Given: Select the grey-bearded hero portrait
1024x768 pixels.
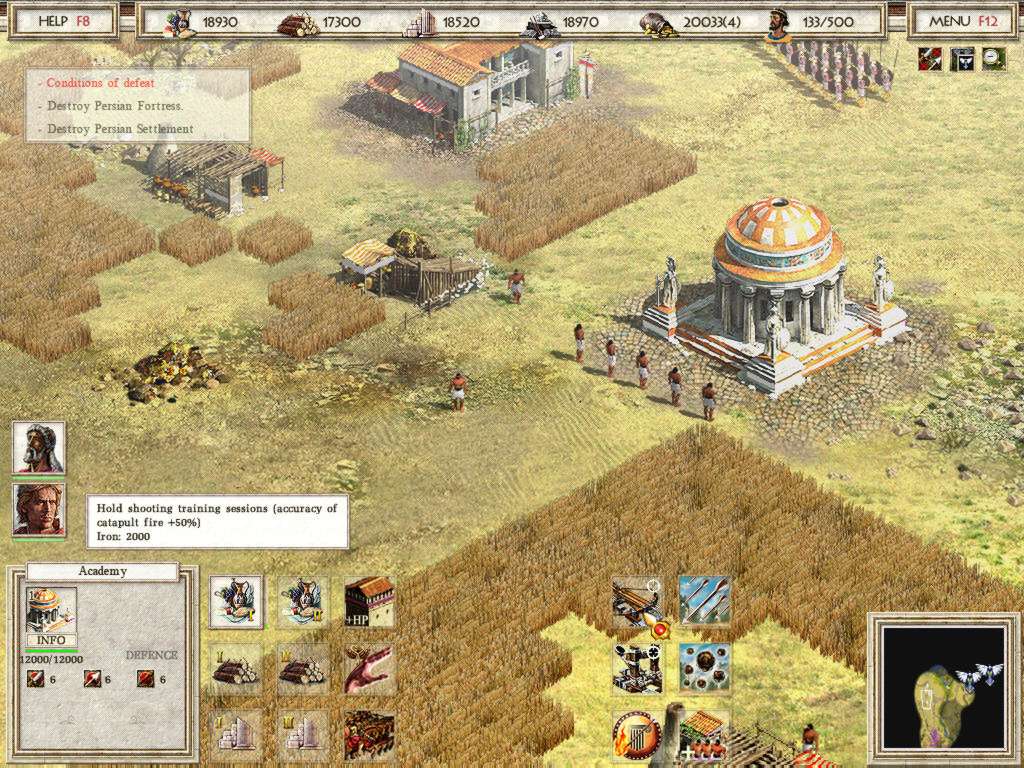Looking at the screenshot, I should (x=39, y=447).
